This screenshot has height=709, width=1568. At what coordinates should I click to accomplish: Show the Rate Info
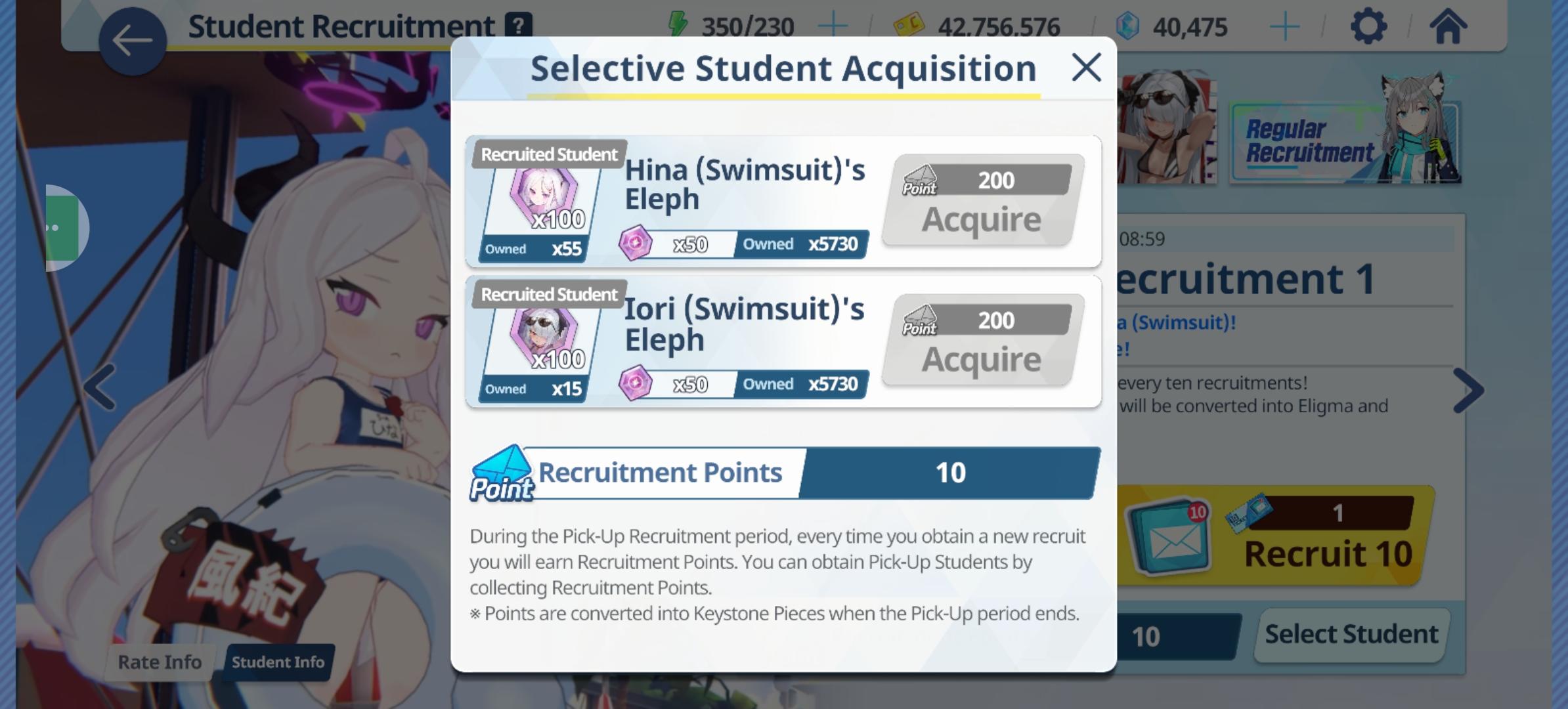pyautogui.click(x=160, y=662)
